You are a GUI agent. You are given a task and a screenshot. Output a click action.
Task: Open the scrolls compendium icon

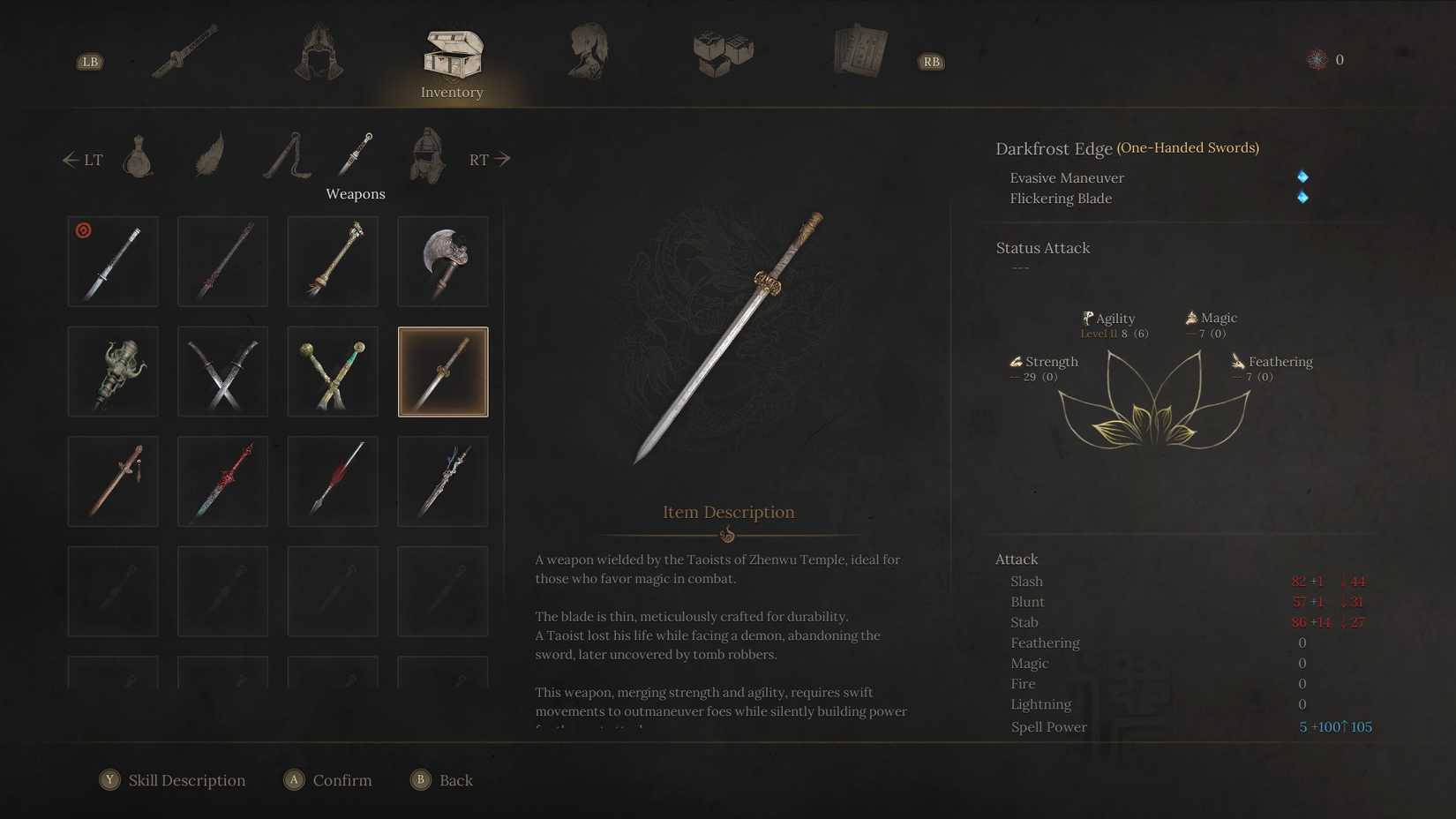[859, 49]
